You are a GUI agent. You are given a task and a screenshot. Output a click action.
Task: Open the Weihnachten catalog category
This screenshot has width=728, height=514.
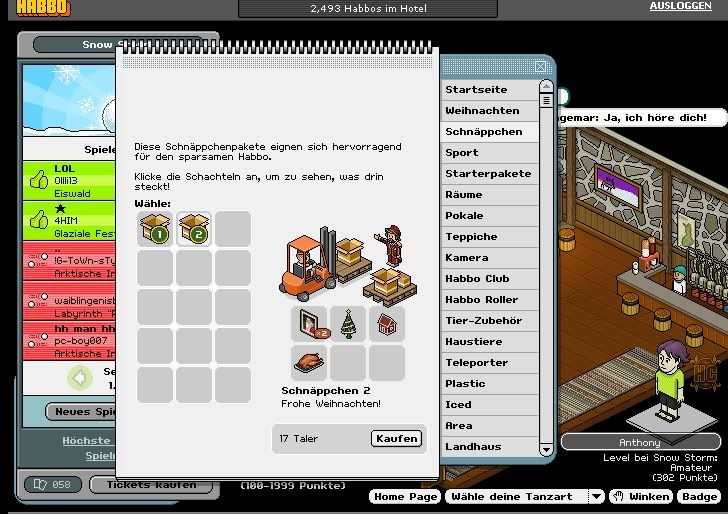[x=482, y=111]
